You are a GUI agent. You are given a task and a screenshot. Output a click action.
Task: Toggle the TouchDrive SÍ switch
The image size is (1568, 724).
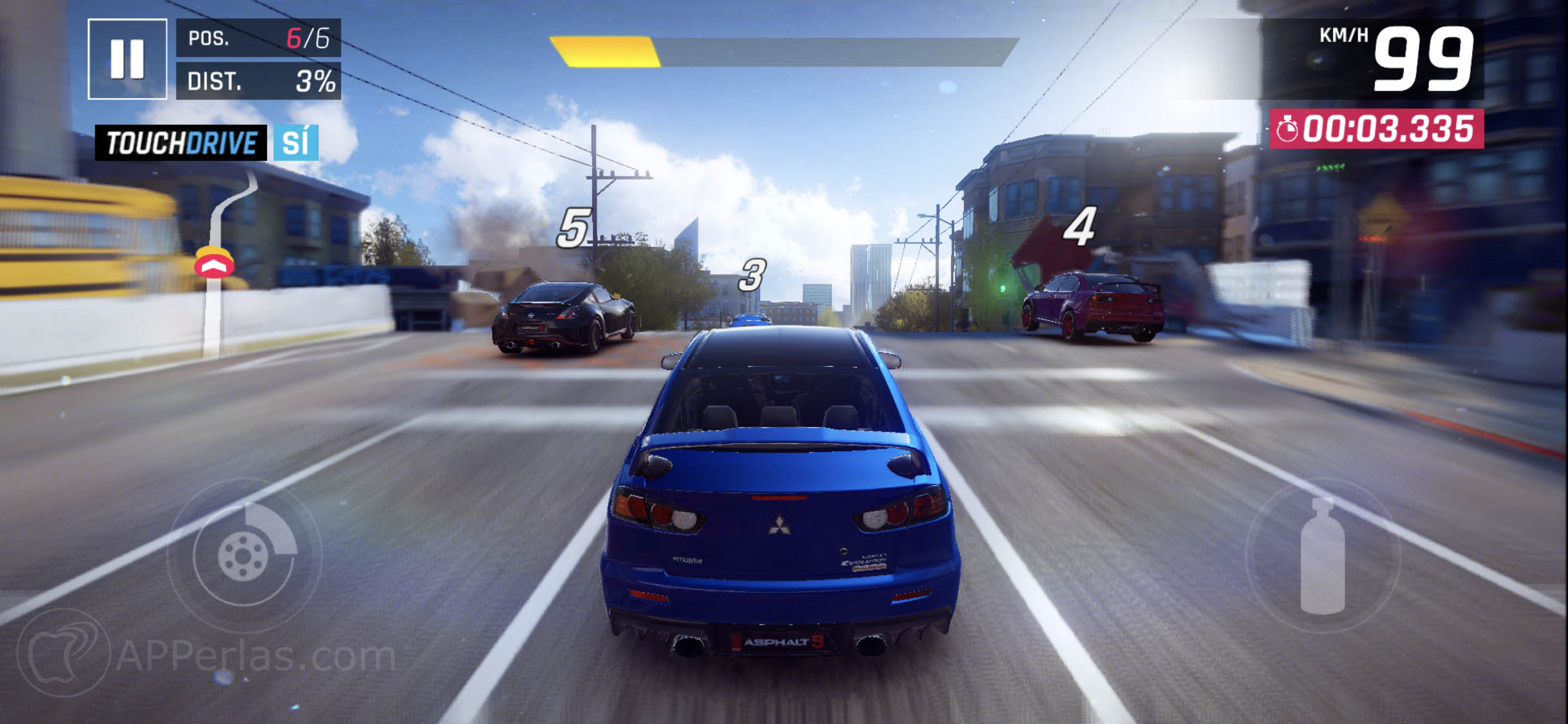click(x=295, y=143)
